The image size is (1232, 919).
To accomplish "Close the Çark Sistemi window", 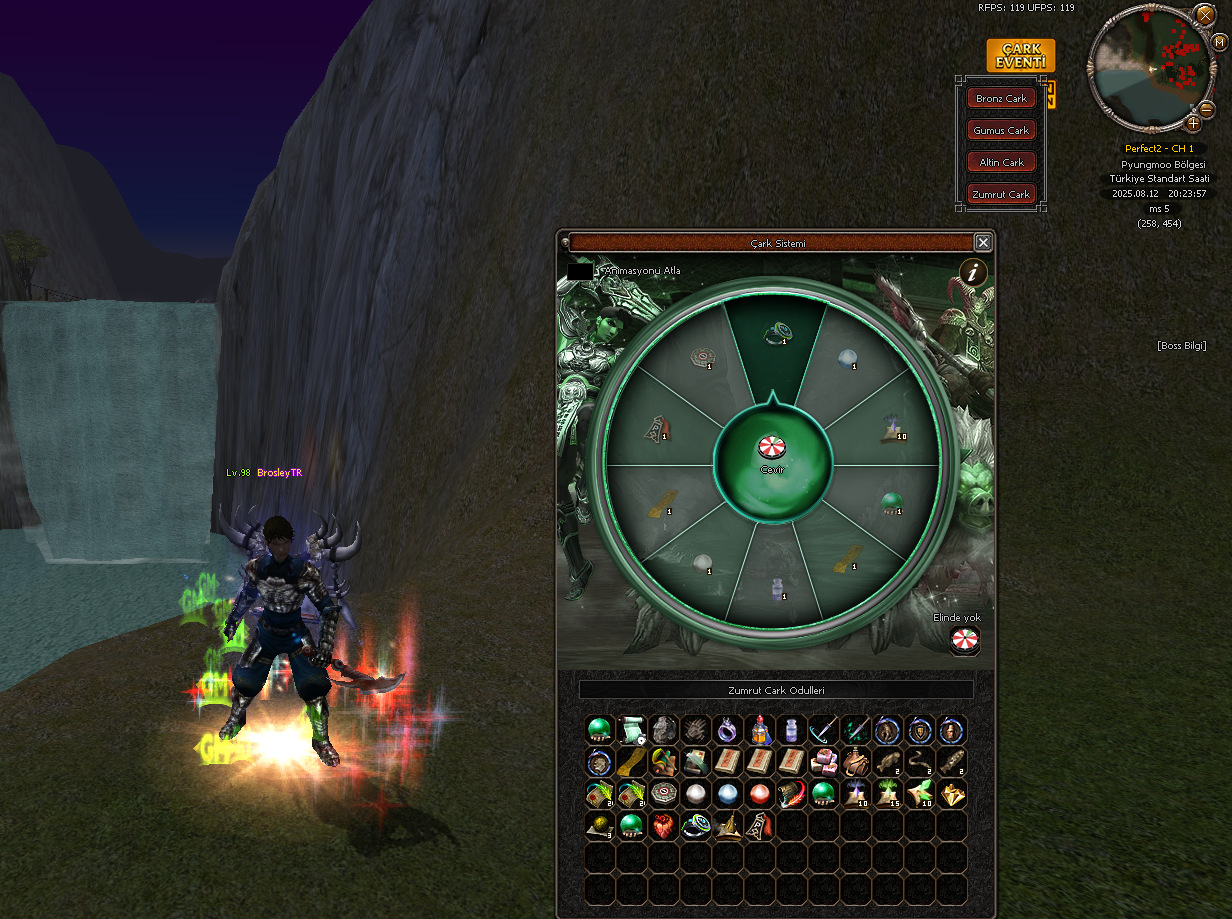I will (x=983, y=242).
